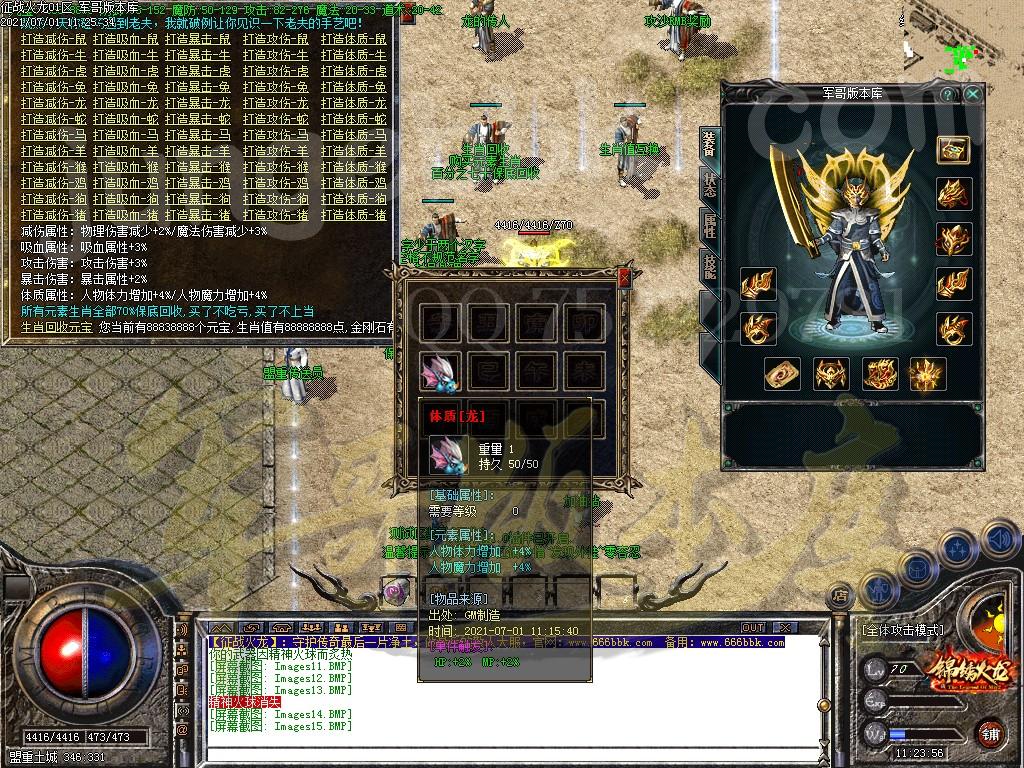Close the character equipment panel
This screenshot has height=768, width=1024.
click(x=972, y=94)
